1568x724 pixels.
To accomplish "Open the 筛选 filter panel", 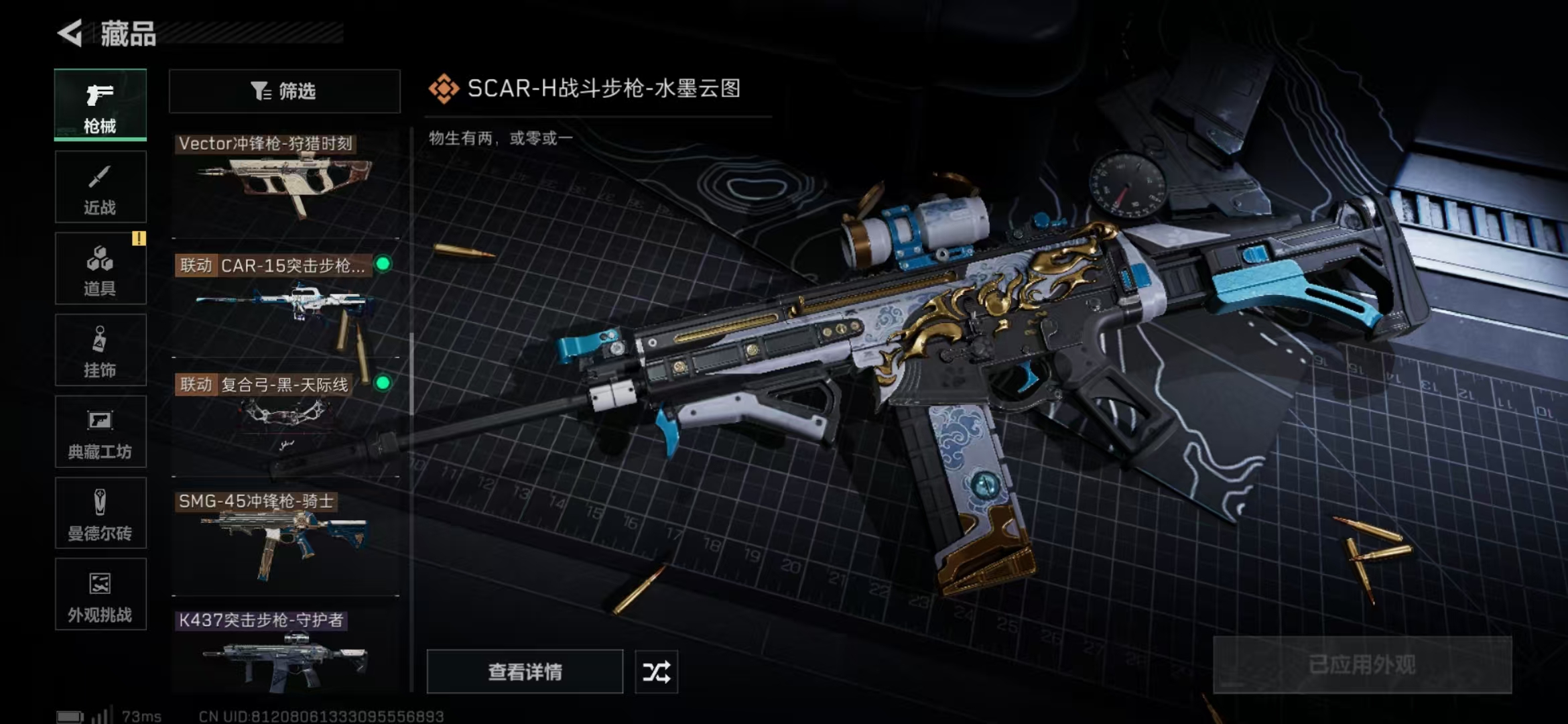I will [x=284, y=90].
